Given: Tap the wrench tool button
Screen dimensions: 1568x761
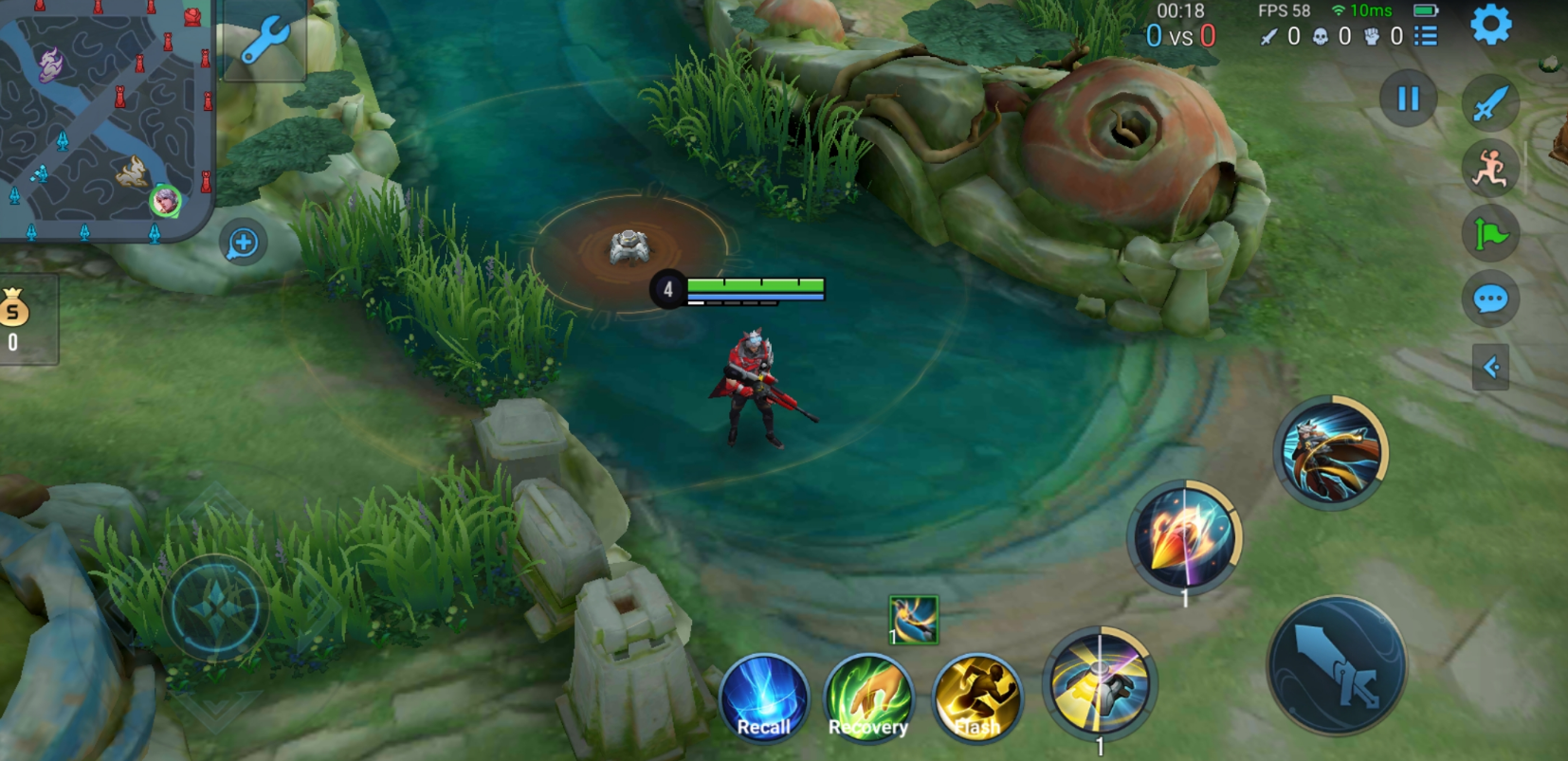Looking at the screenshot, I should pos(264,41).
